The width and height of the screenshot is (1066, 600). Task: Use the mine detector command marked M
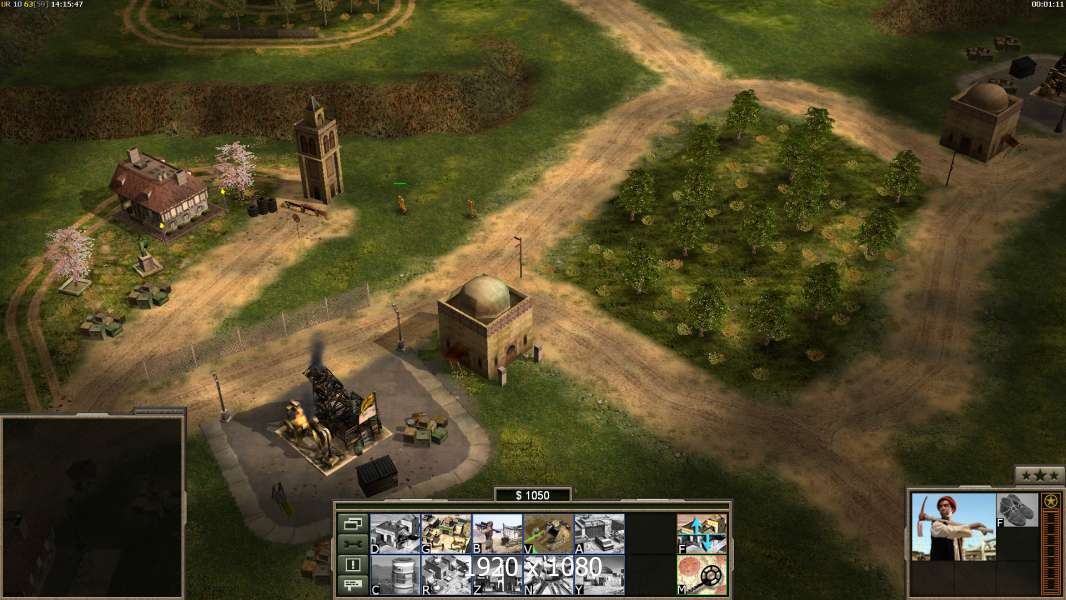(x=702, y=575)
